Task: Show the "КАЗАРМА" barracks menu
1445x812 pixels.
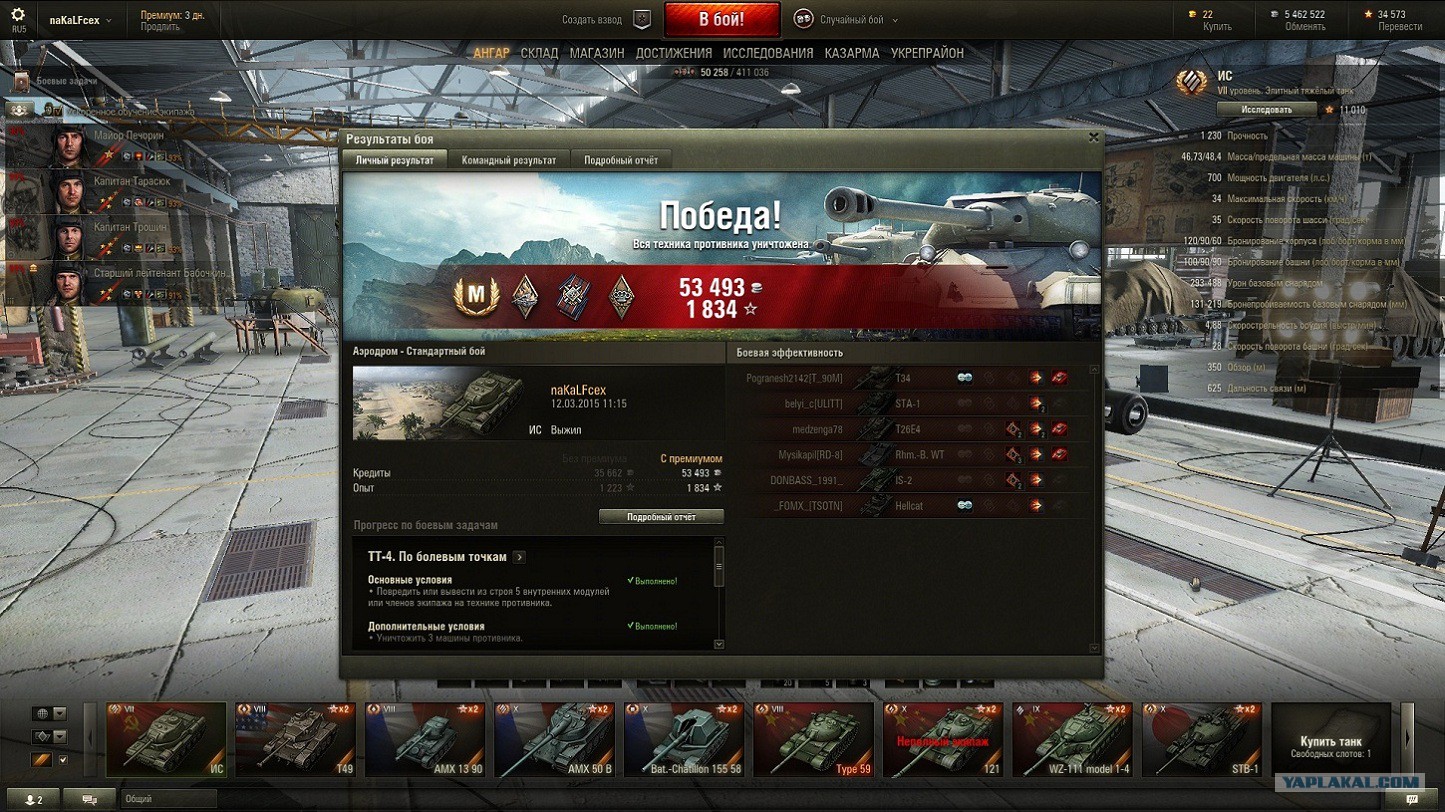Action: click(x=852, y=53)
